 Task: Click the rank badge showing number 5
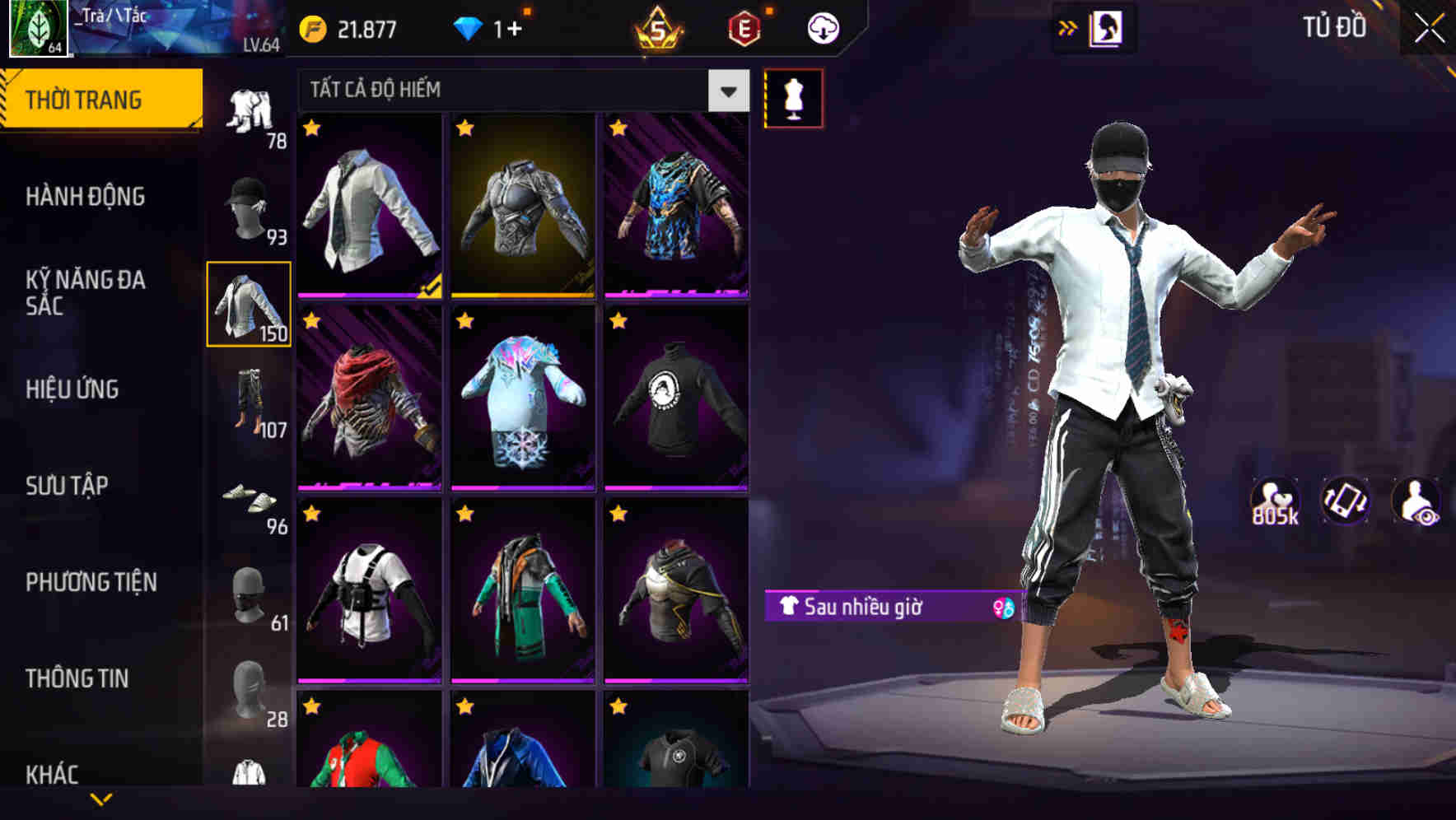click(x=659, y=27)
